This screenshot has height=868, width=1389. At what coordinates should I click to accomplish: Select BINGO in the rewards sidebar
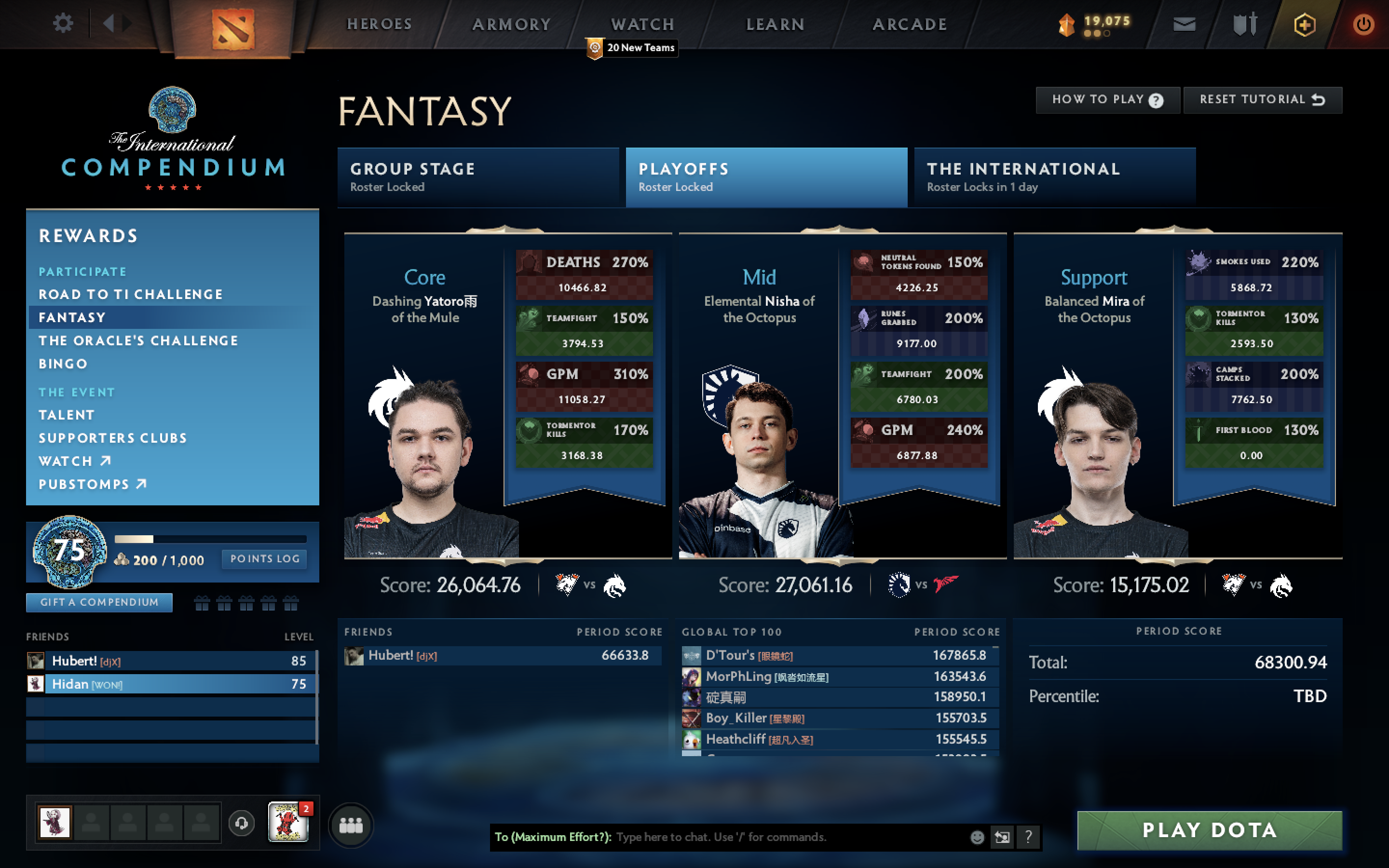coord(63,364)
